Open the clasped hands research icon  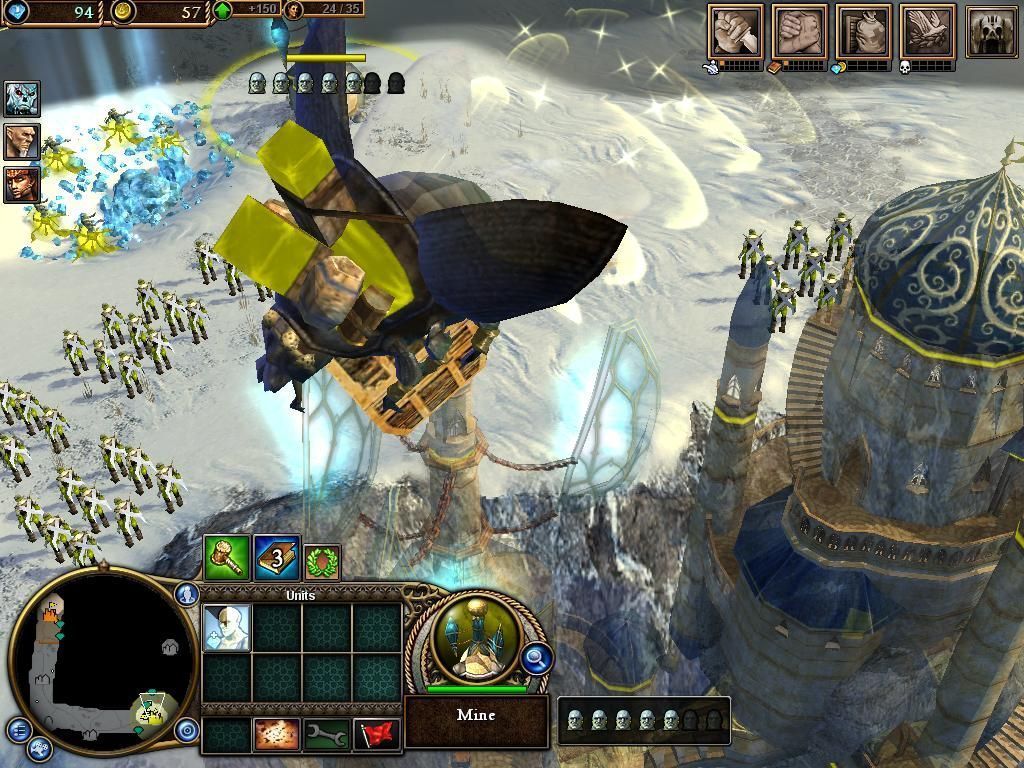pyautogui.click(x=799, y=32)
